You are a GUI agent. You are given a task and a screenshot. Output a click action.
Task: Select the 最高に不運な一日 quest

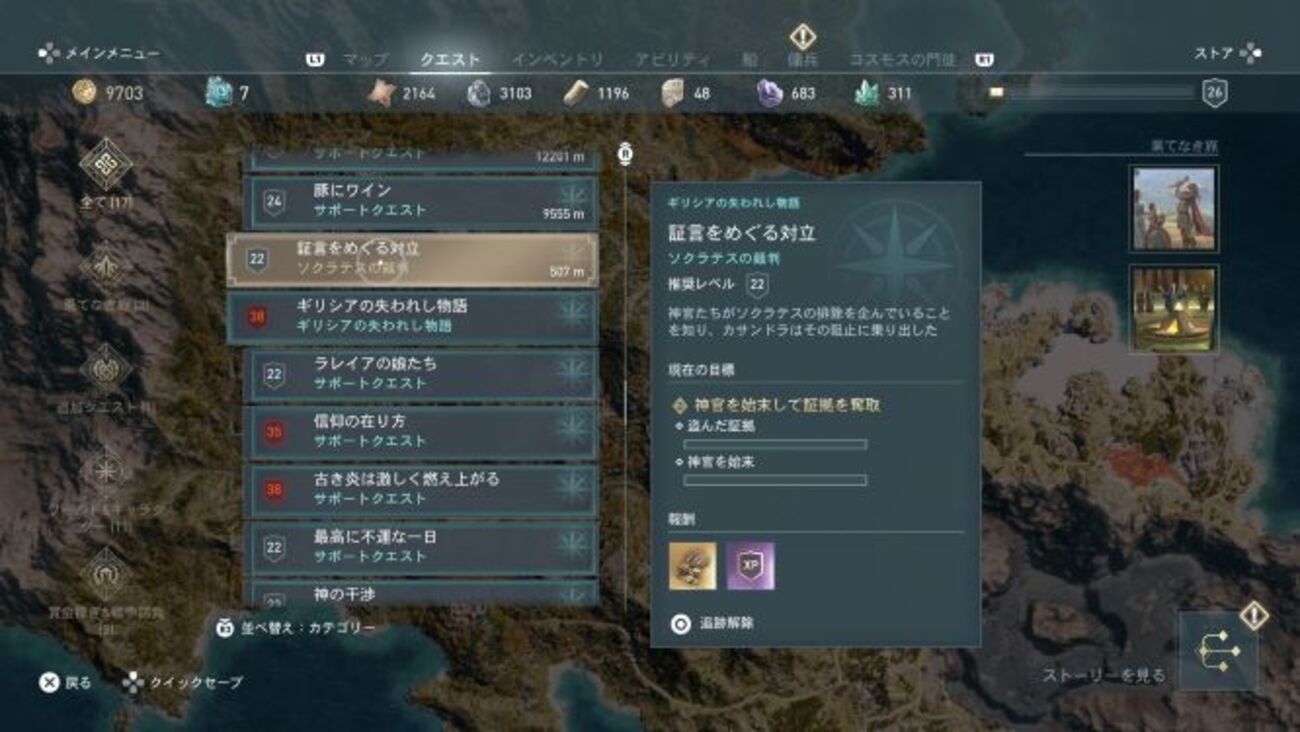421,547
